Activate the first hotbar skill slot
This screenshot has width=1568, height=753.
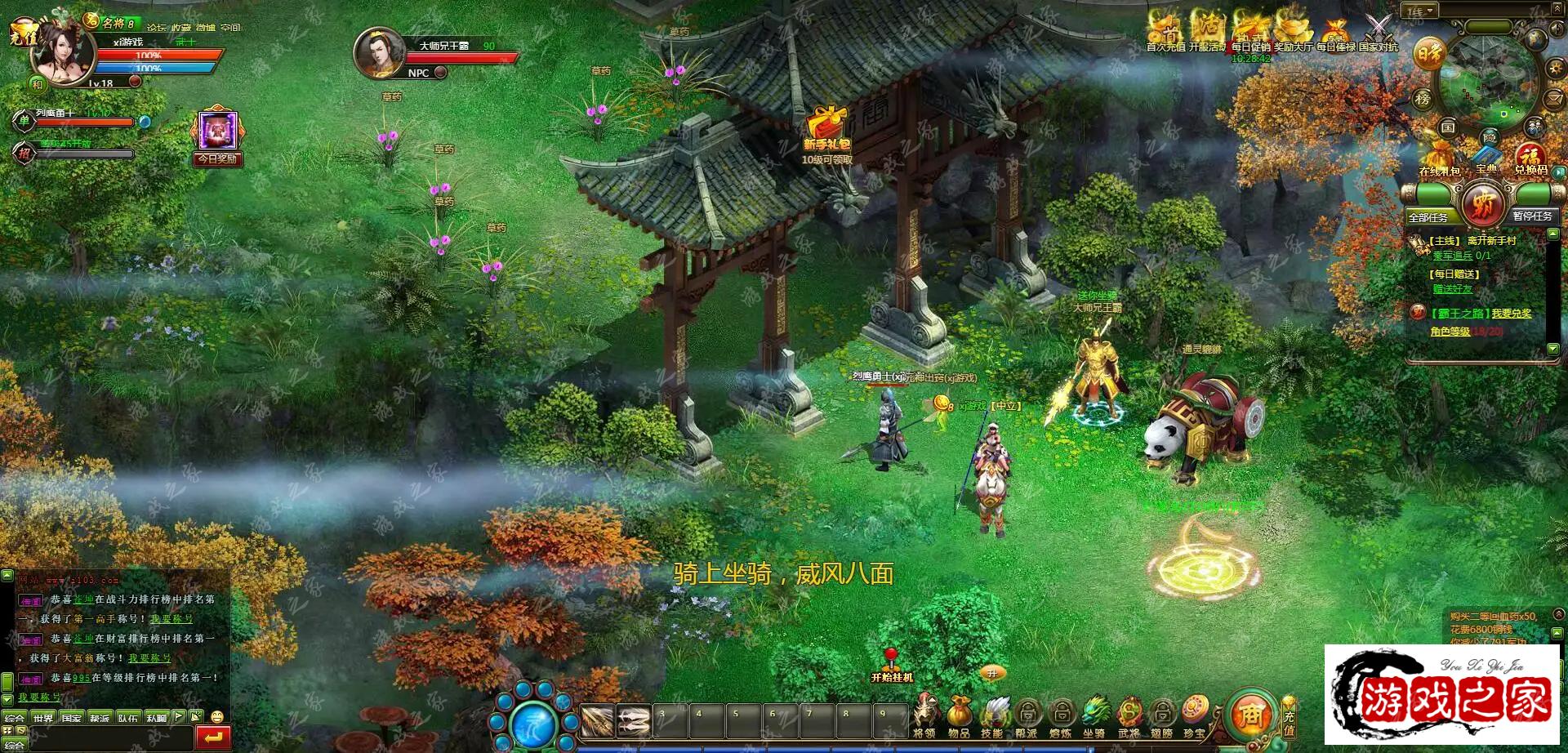[x=597, y=721]
